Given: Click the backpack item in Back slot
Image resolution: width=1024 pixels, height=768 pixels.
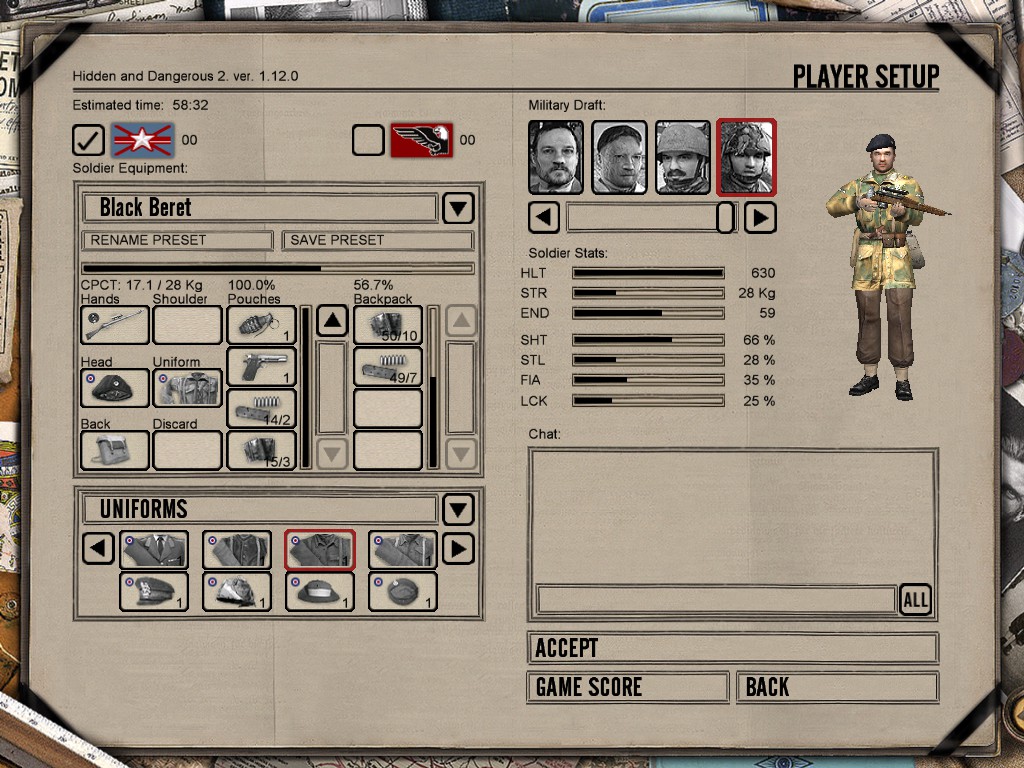Looking at the screenshot, I should point(115,450).
